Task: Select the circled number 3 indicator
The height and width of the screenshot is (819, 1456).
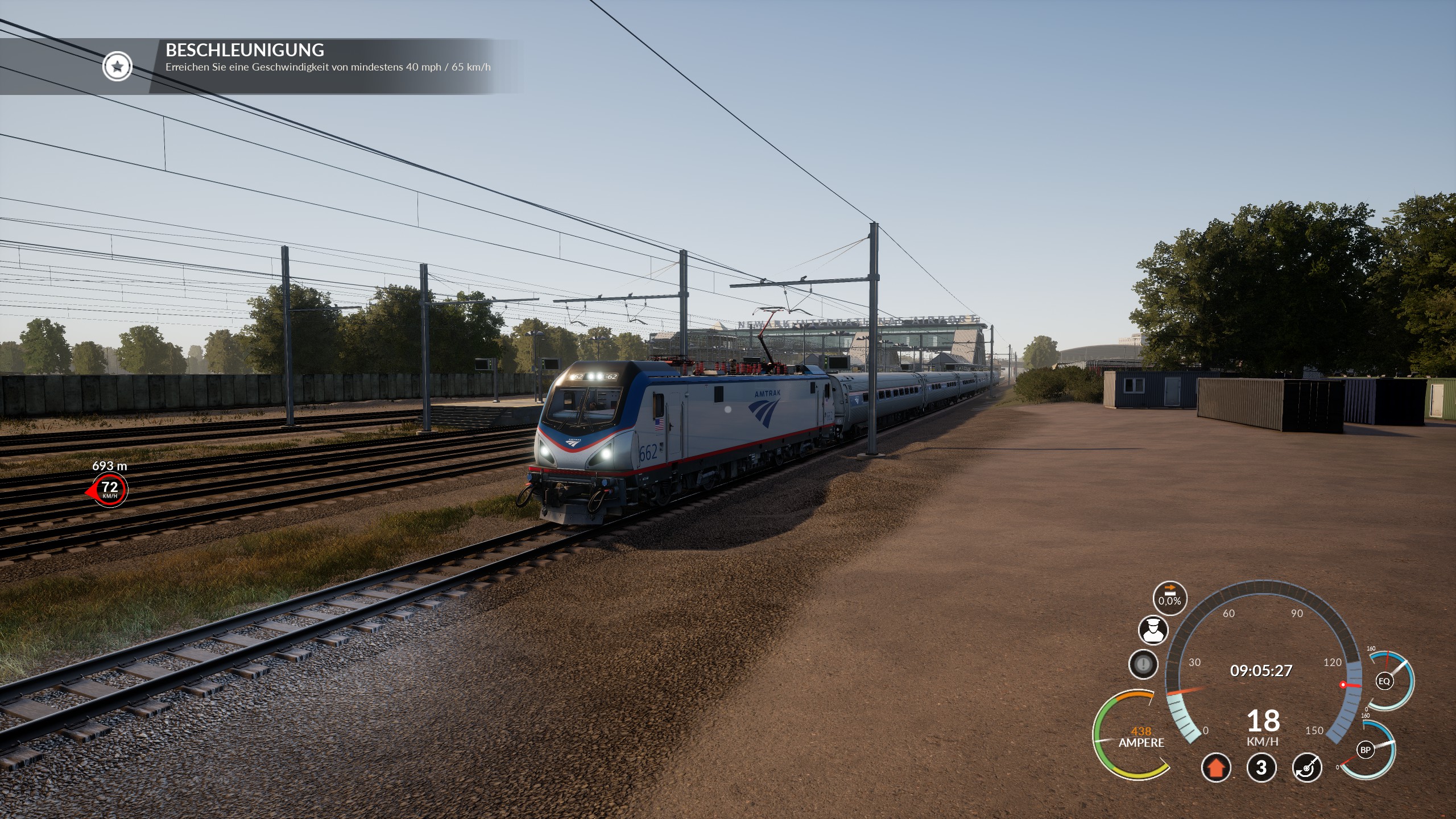Action: 1261,768
